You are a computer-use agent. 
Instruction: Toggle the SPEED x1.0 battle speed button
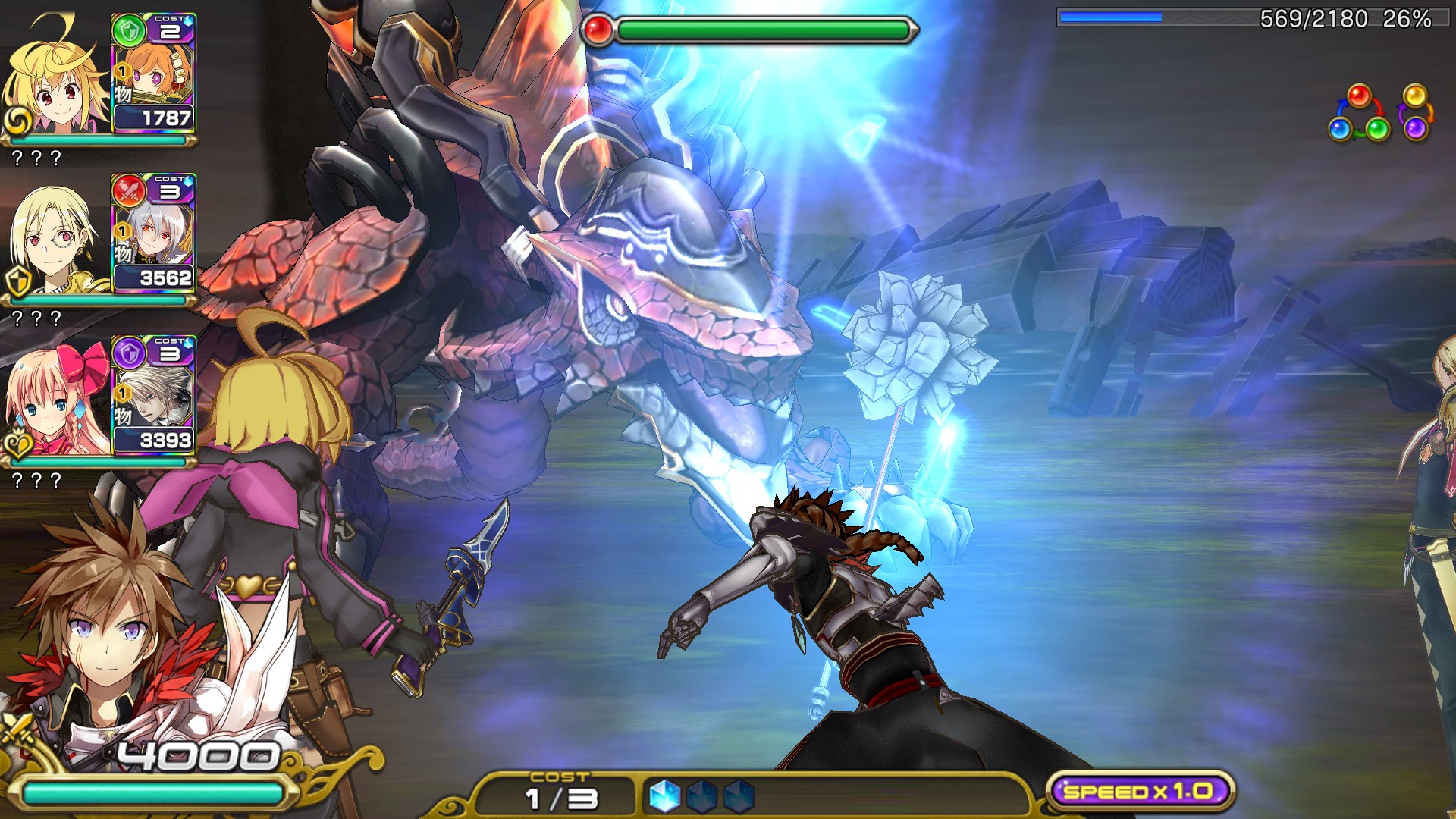1140,792
